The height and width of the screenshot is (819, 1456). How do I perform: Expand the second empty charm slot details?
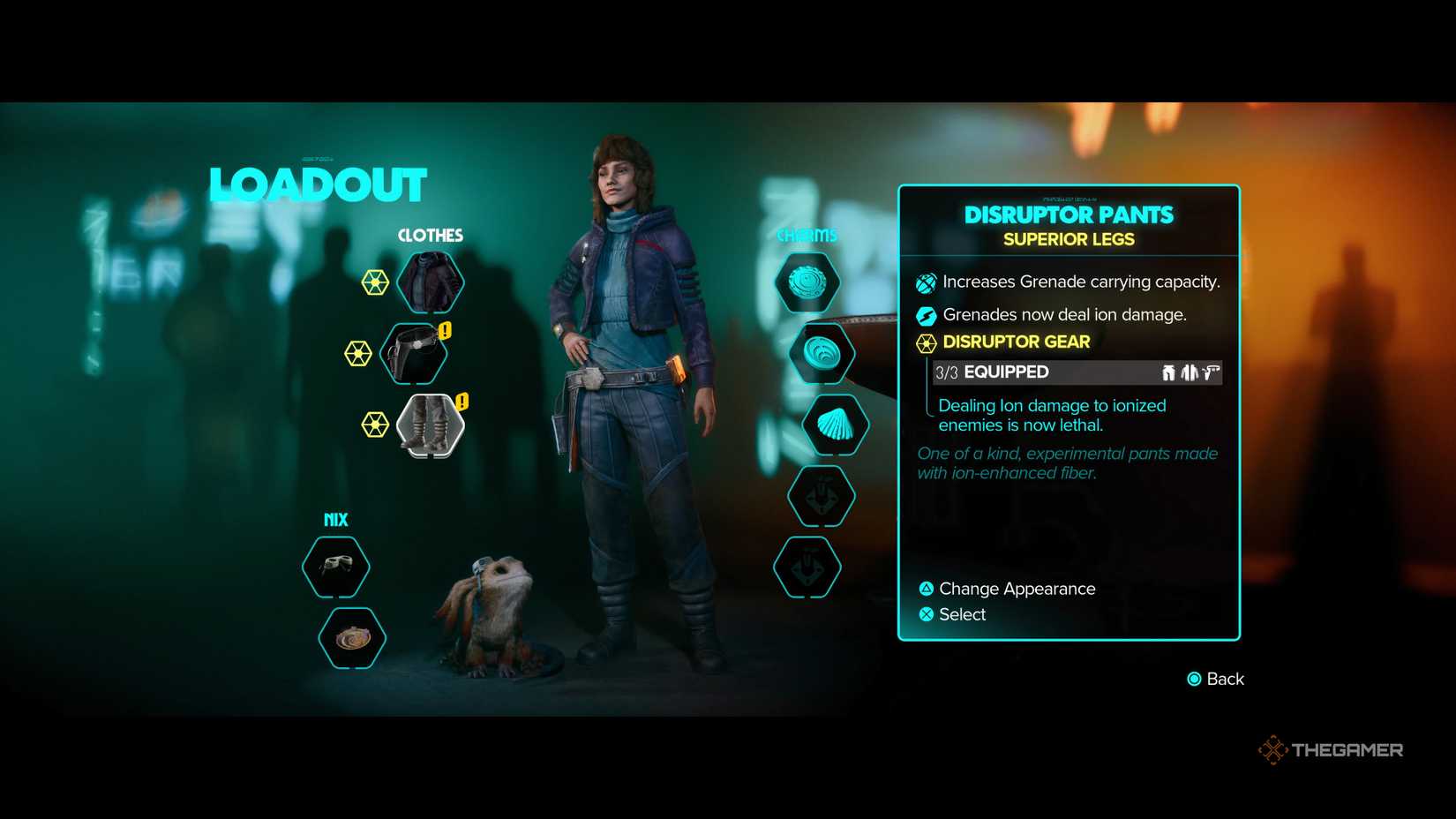pyautogui.click(x=820, y=495)
